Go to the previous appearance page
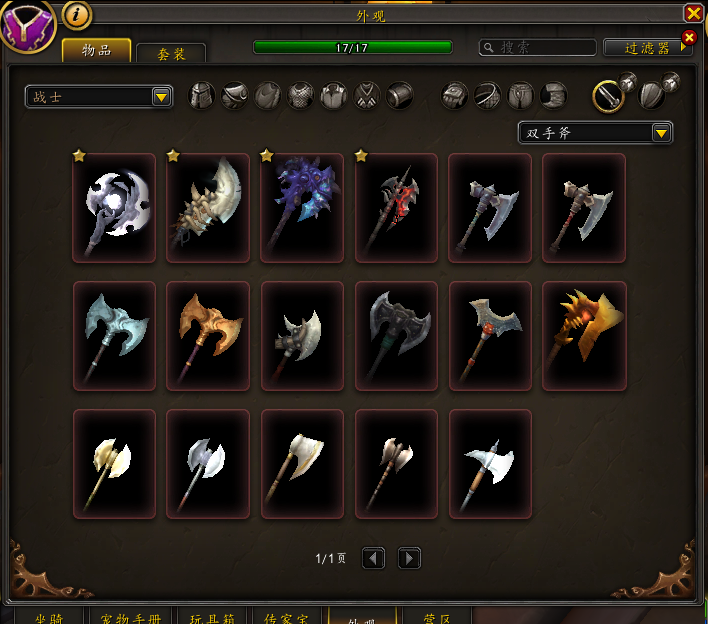The image size is (708, 624). click(x=373, y=558)
